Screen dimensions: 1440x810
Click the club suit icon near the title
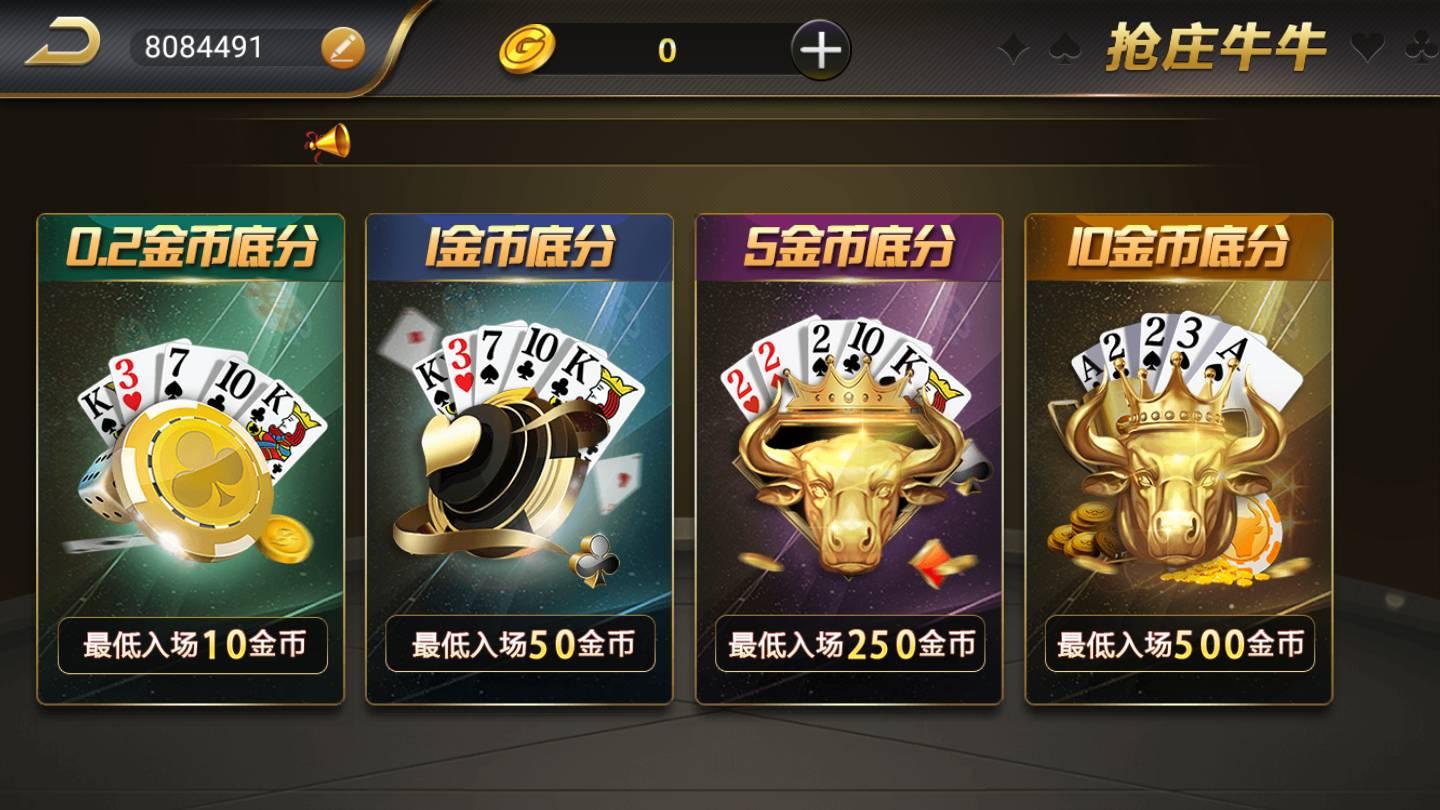(x=1421, y=46)
